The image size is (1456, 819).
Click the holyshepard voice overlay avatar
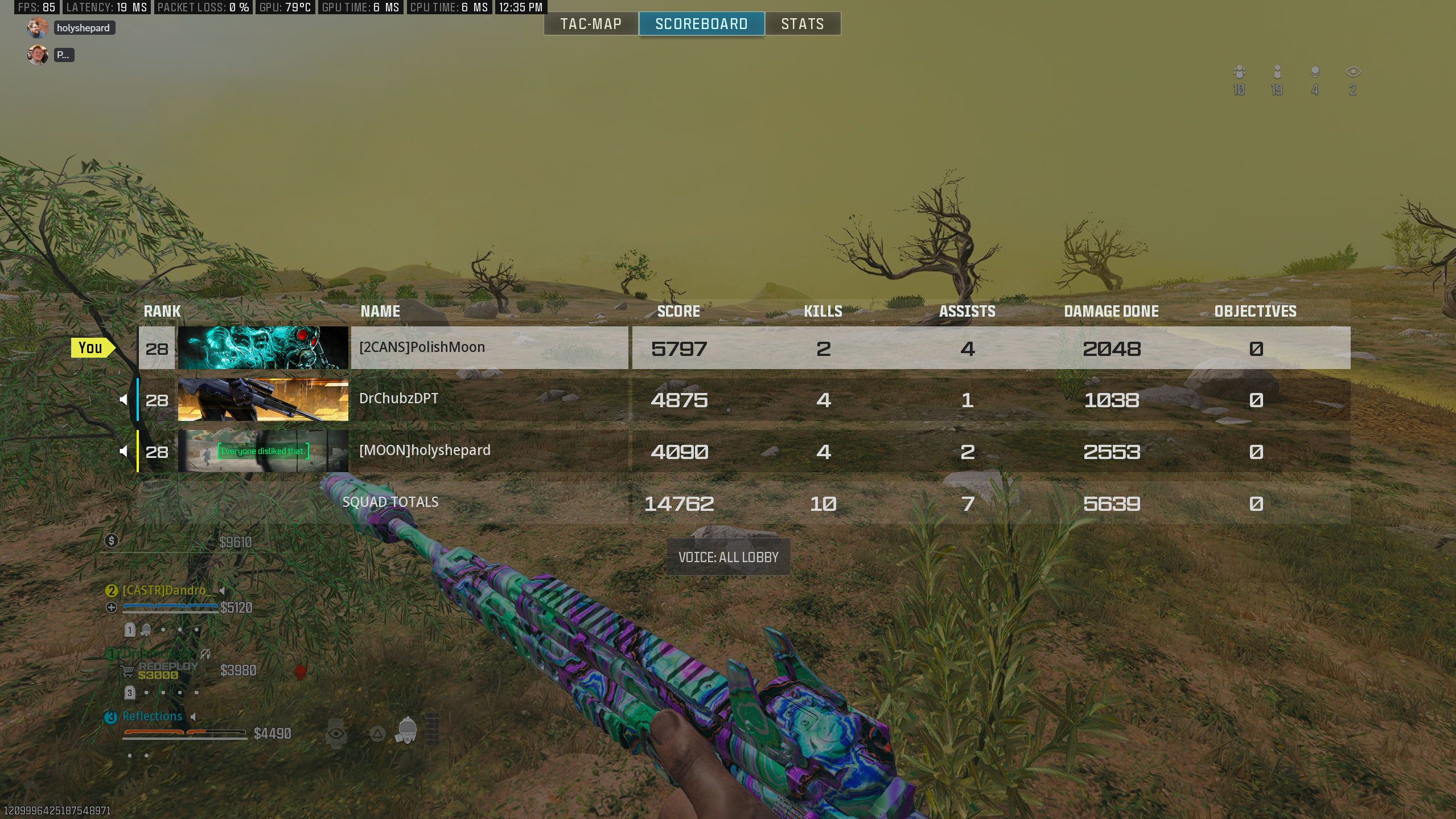(38, 28)
